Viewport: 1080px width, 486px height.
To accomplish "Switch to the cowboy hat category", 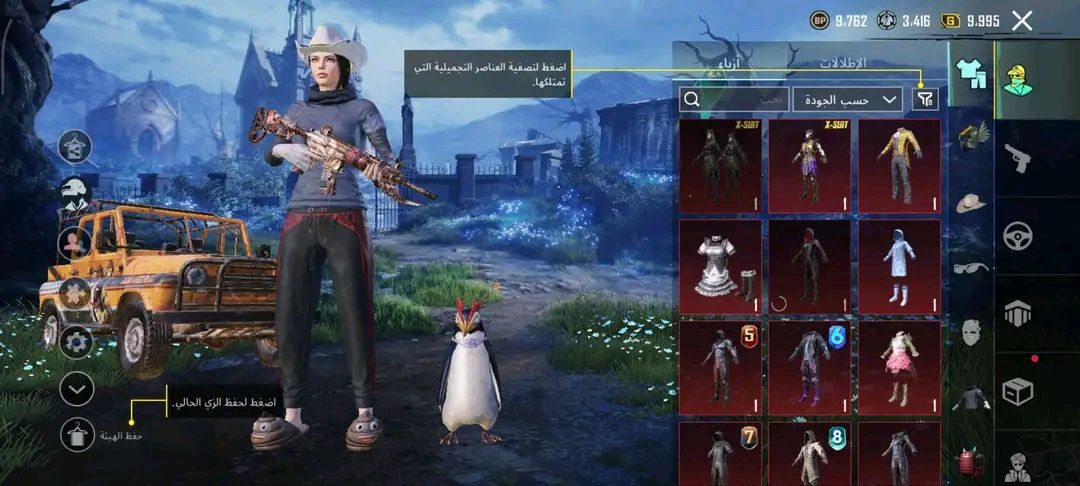I will pos(970,201).
